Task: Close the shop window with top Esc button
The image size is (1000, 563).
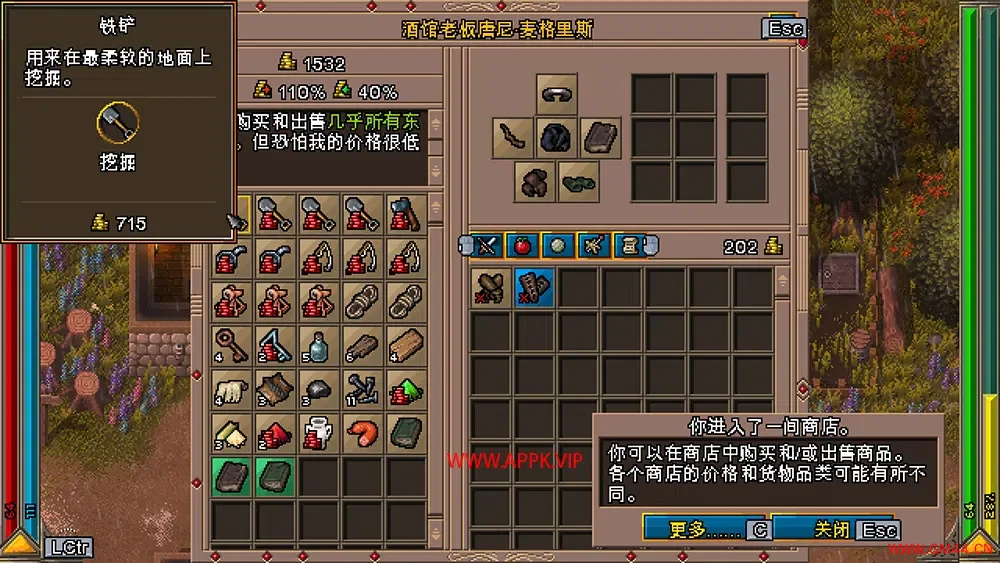Action: pyautogui.click(x=784, y=28)
